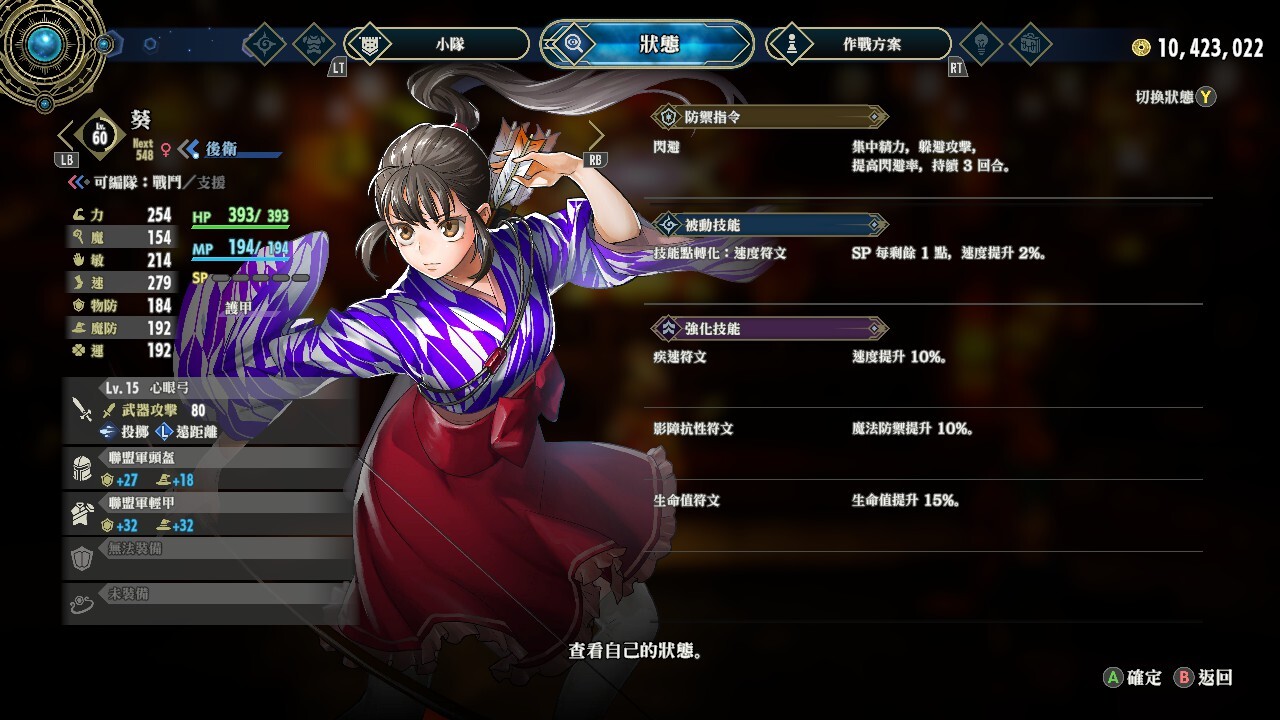Select the 未裝備 accessory slot
The width and height of the screenshot is (1280, 720).
(210, 603)
